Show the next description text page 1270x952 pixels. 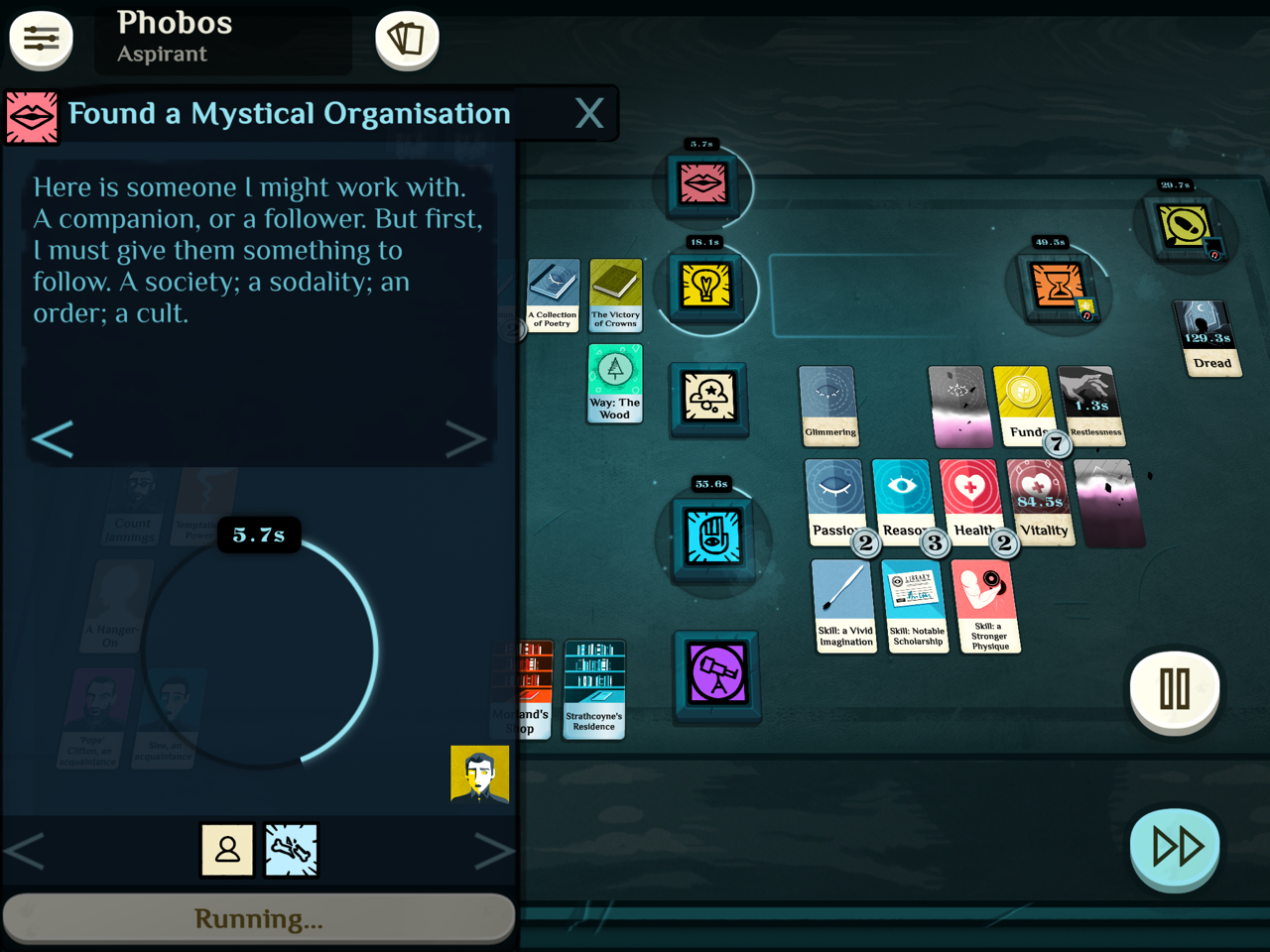click(464, 439)
